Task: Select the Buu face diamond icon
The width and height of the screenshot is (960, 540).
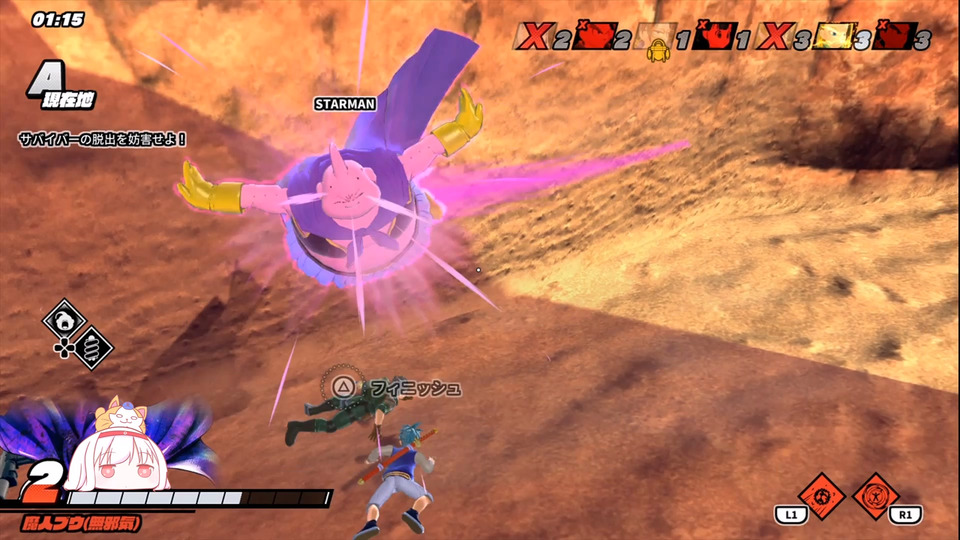Action: click(x=64, y=321)
